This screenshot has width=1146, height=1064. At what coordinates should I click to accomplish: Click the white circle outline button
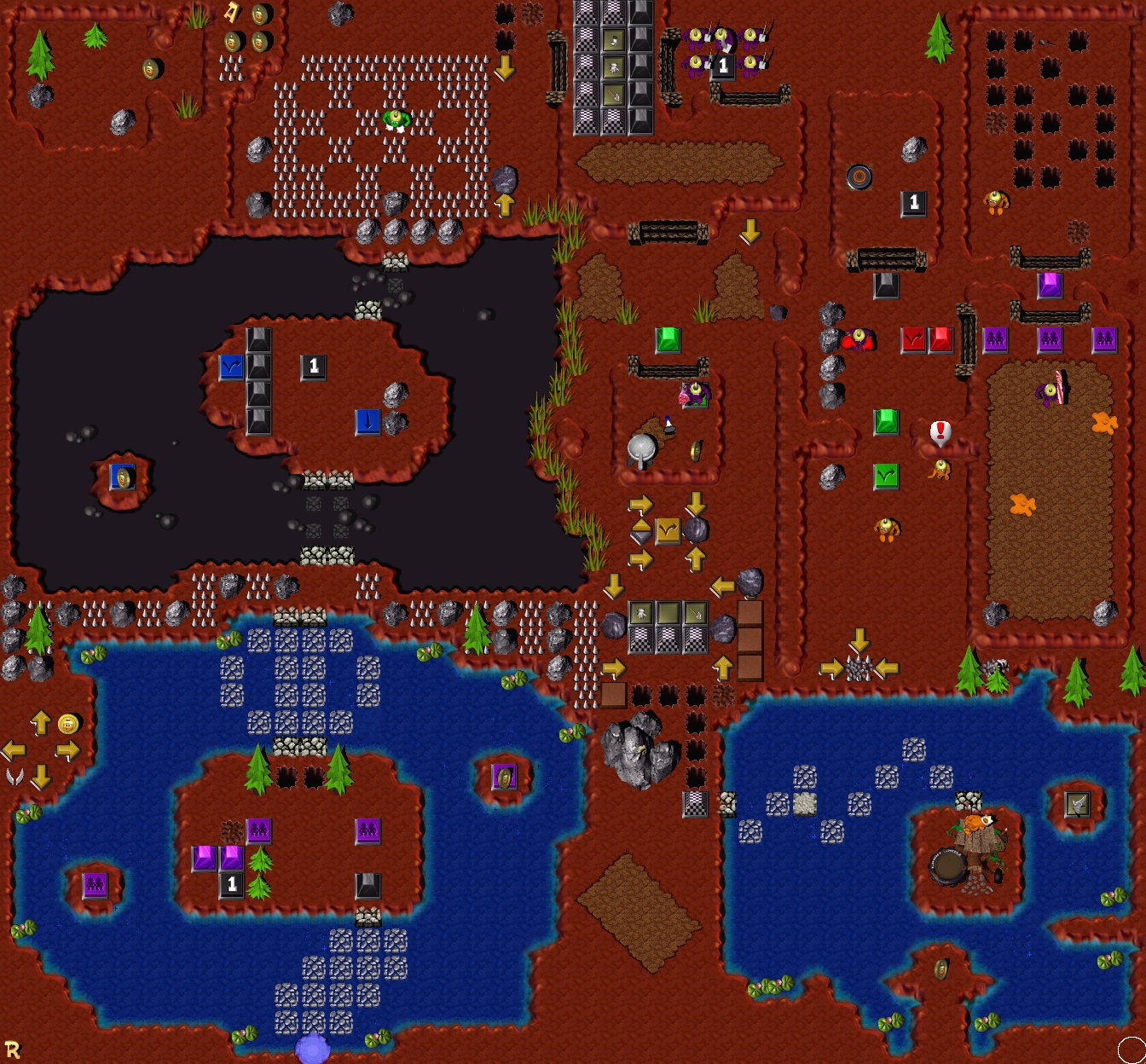[x=1132, y=1050]
